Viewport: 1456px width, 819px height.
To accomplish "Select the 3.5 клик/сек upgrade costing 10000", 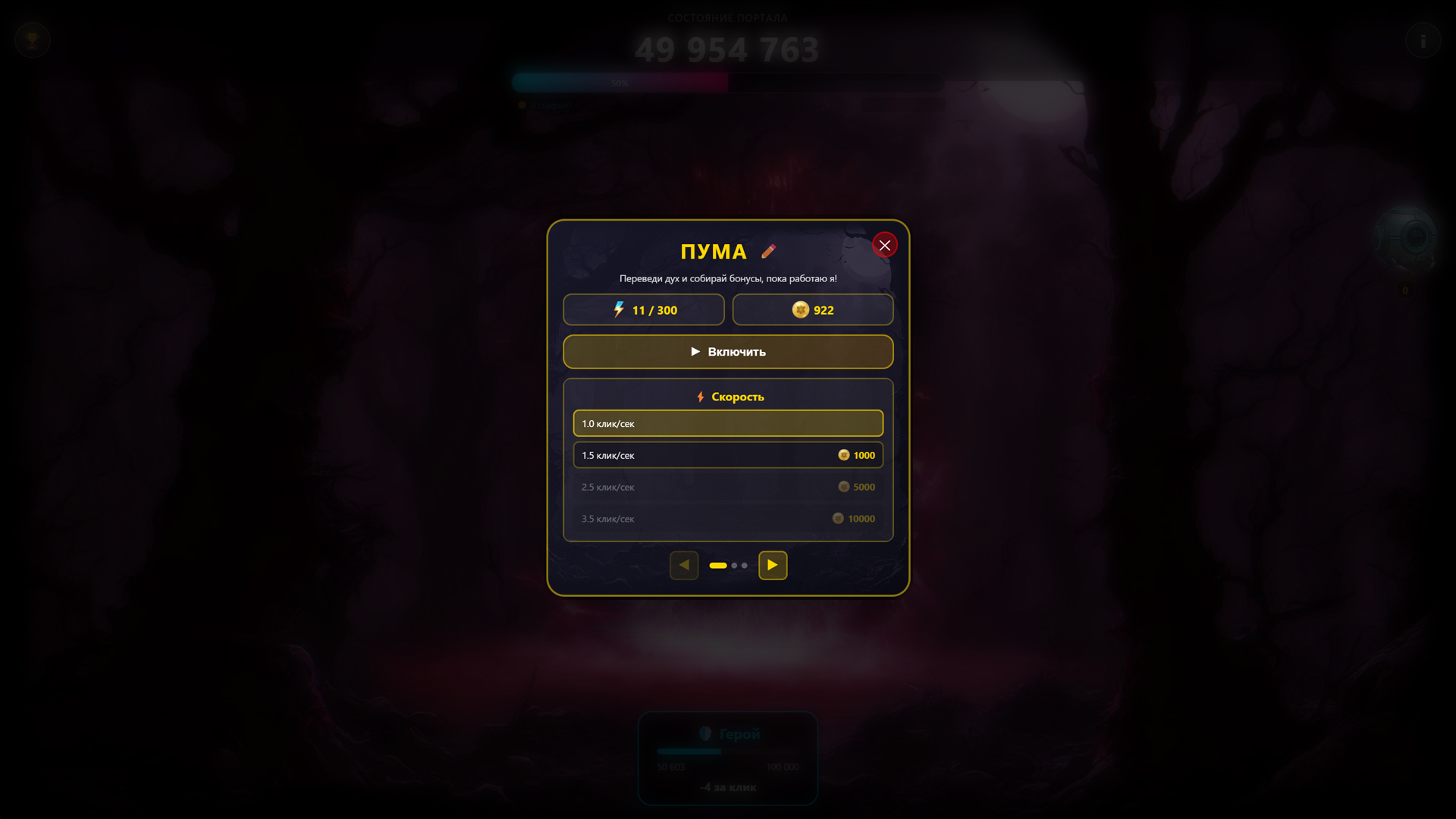I will (727, 519).
